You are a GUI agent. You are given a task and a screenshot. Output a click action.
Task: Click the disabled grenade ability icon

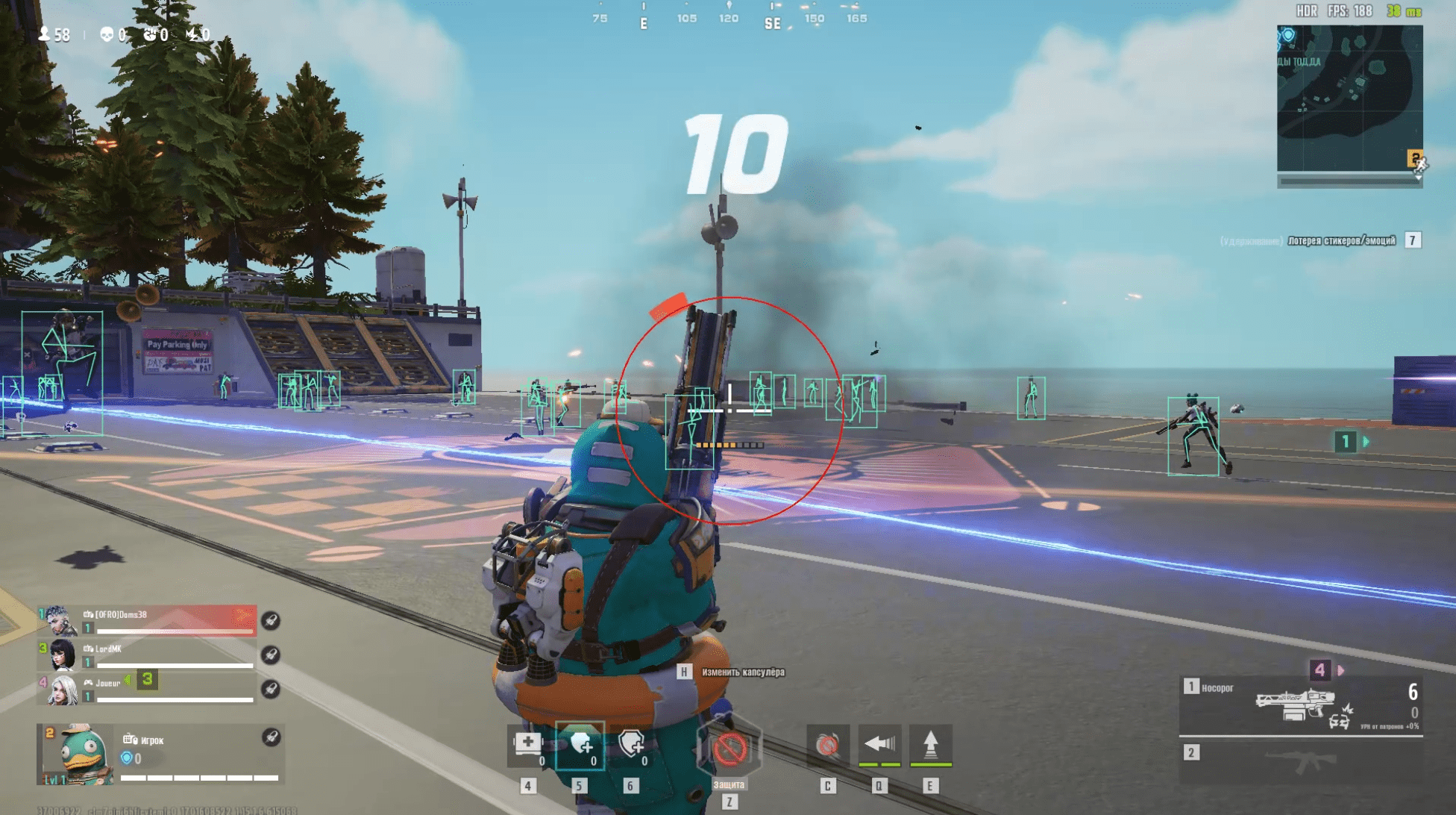(x=827, y=745)
